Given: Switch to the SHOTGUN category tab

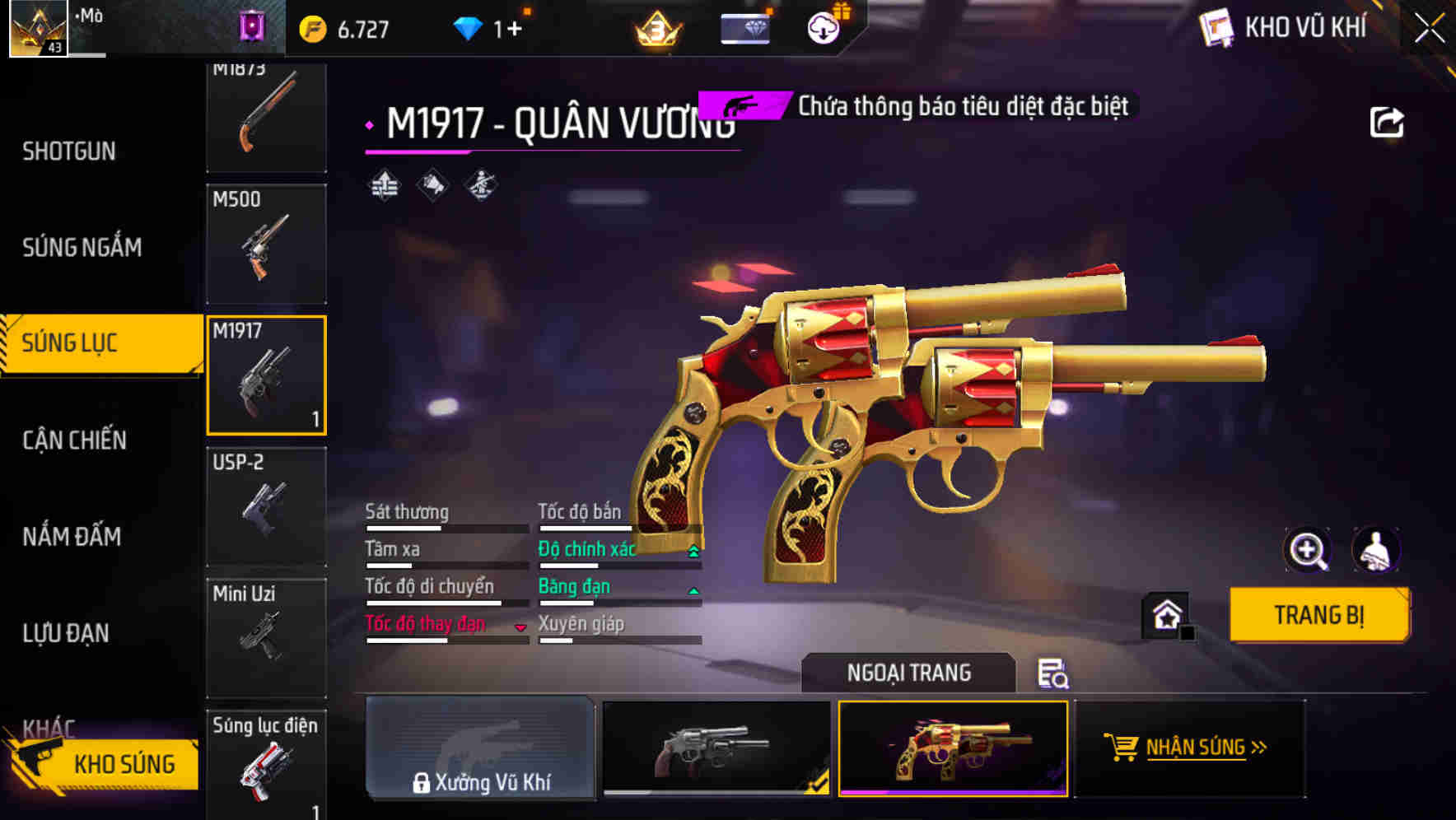Looking at the screenshot, I should tap(69, 151).
